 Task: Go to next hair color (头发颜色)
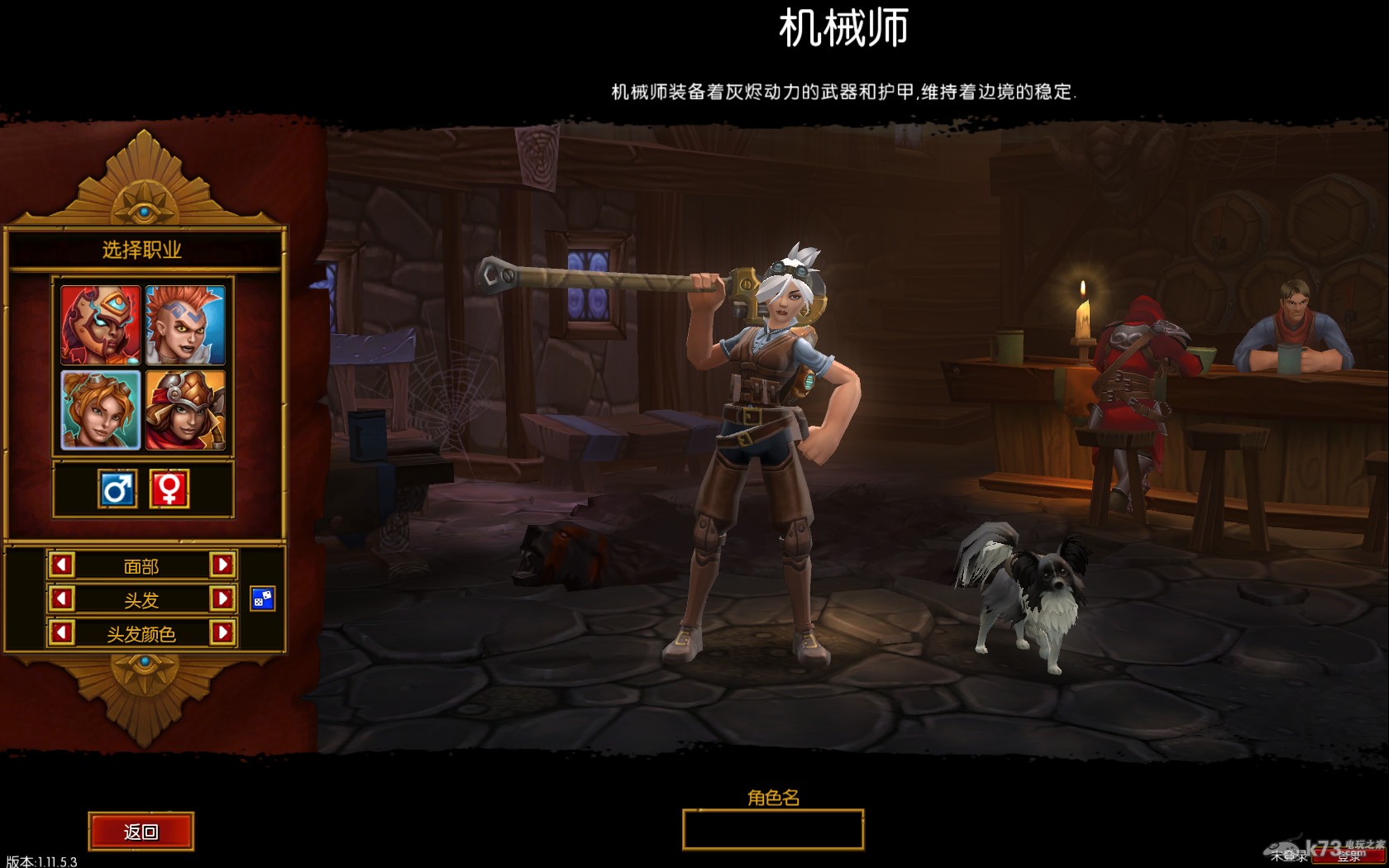pos(222,633)
